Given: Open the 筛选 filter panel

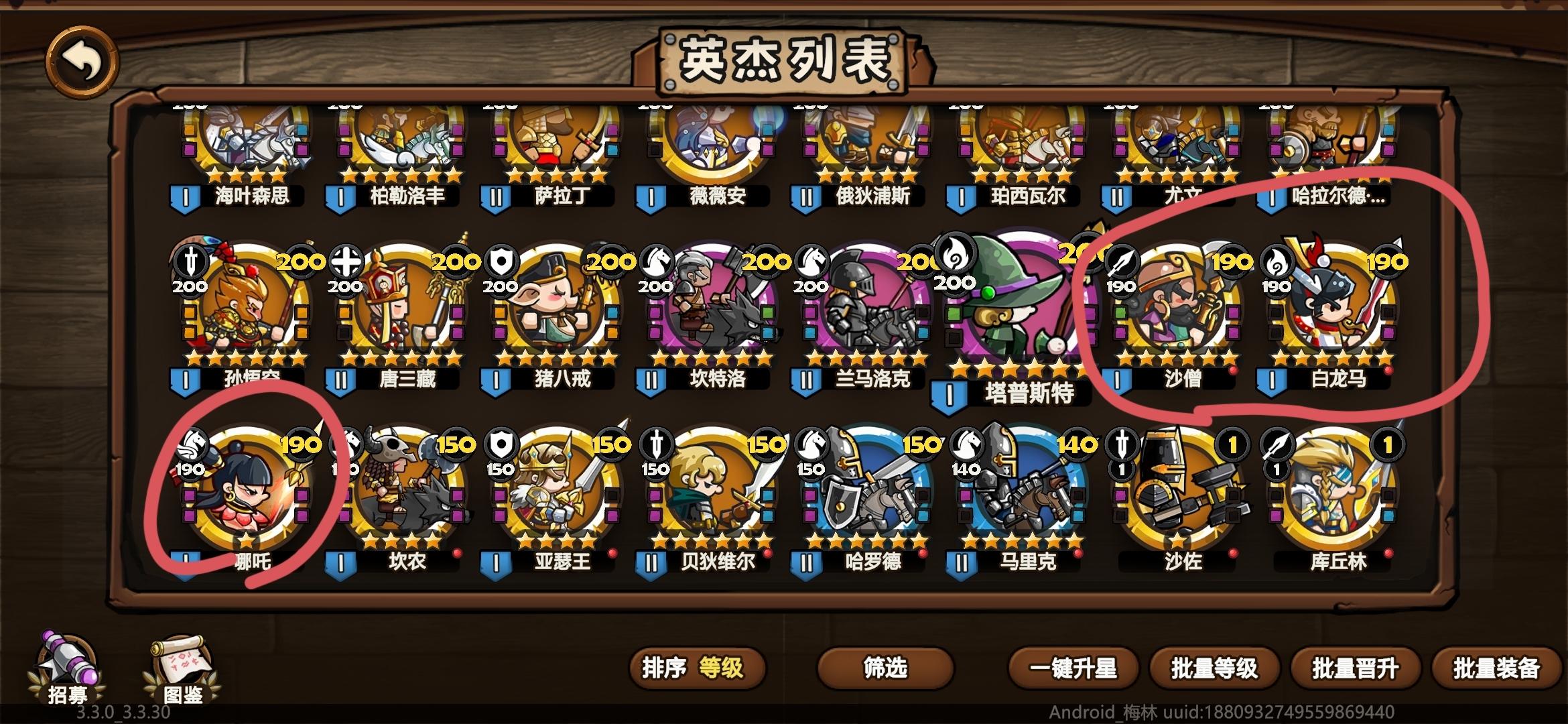Looking at the screenshot, I should click(x=885, y=668).
